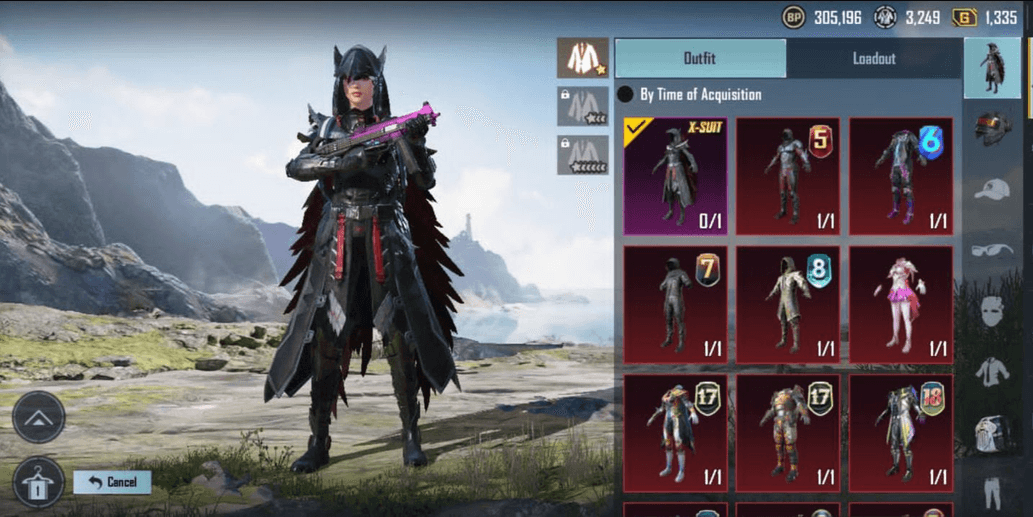Open the helmet category
Viewport: 1033px width, 517px height.
coord(992,128)
